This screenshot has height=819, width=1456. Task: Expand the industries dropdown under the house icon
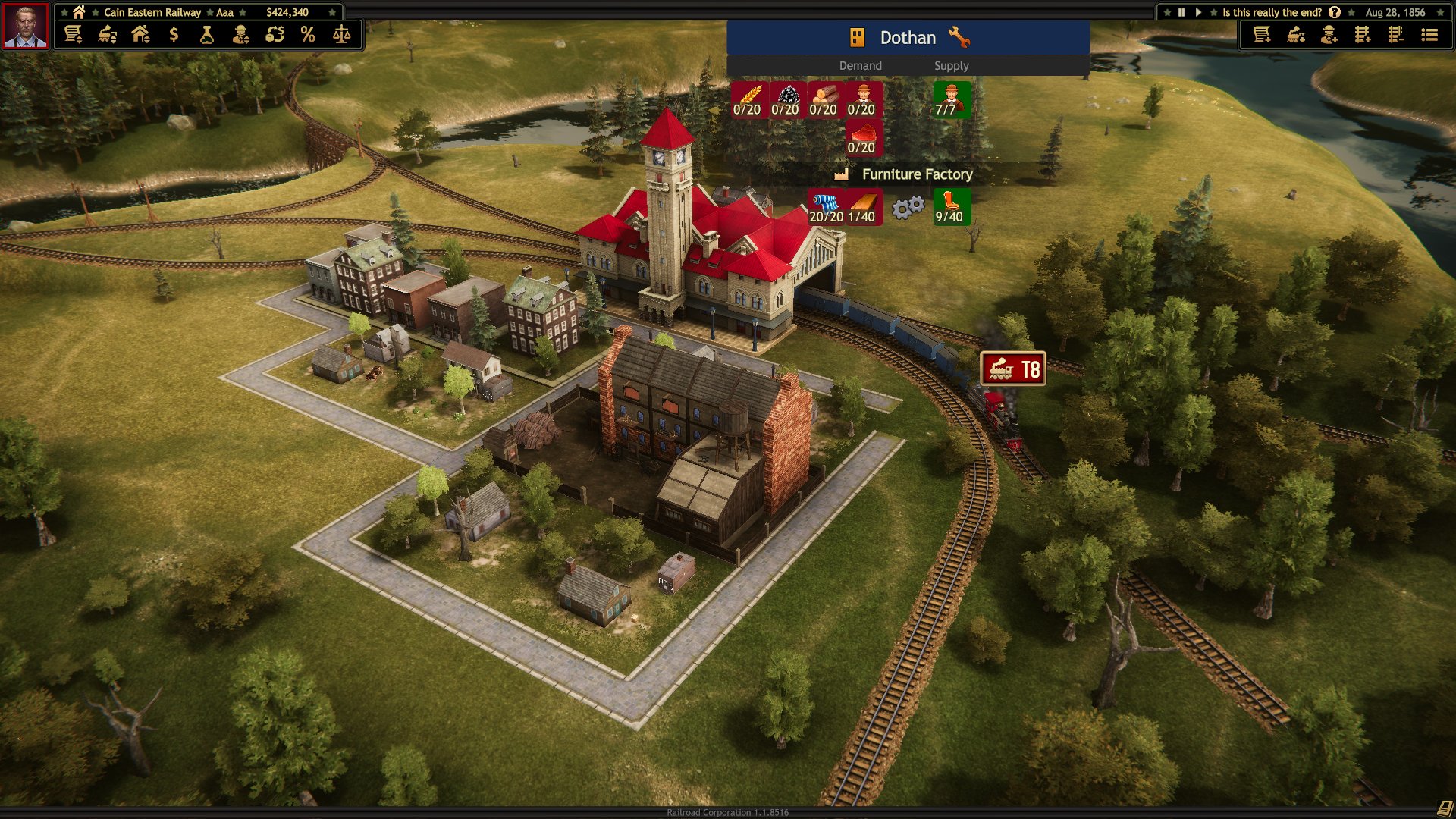(x=140, y=34)
